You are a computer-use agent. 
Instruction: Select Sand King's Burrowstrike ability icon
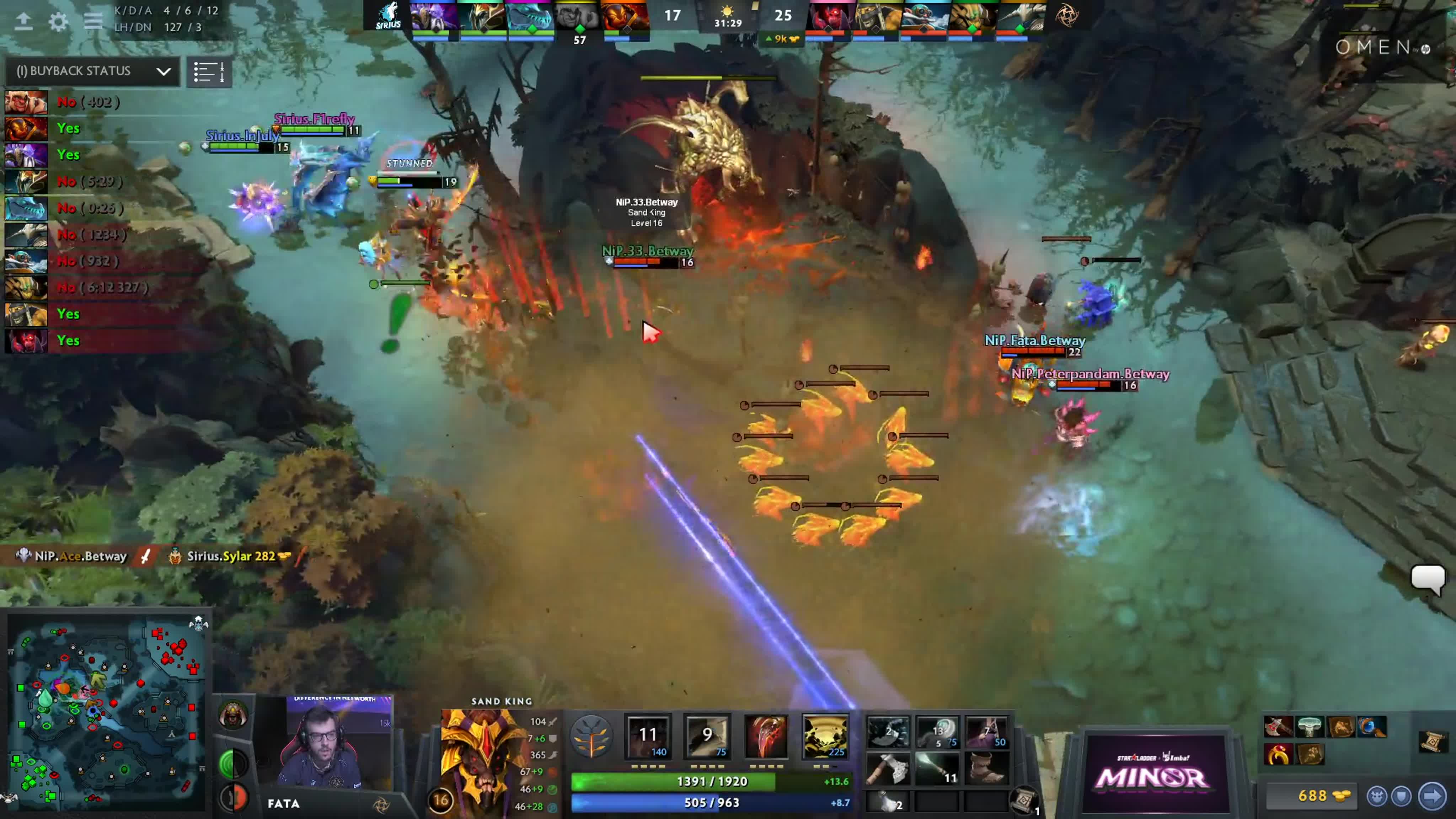click(x=649, y=737)
